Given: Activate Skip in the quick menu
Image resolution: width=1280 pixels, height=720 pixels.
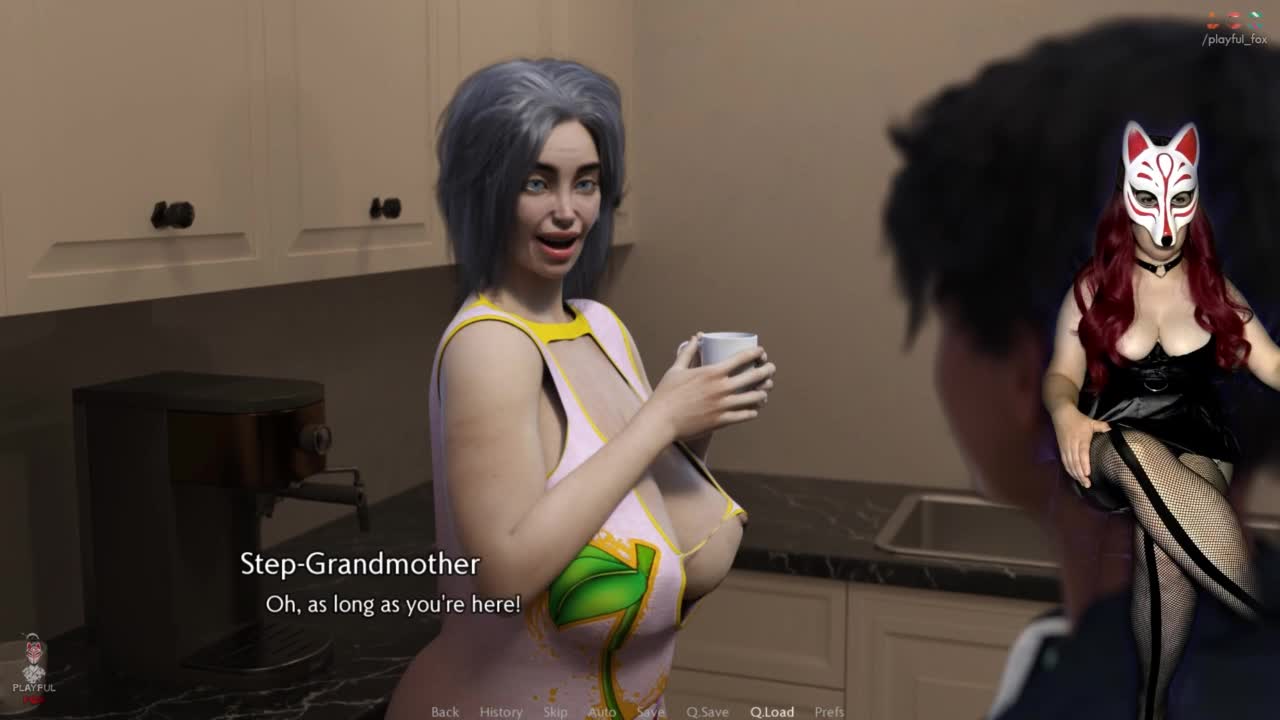Looking at the screenshot, I should [555, 712].
